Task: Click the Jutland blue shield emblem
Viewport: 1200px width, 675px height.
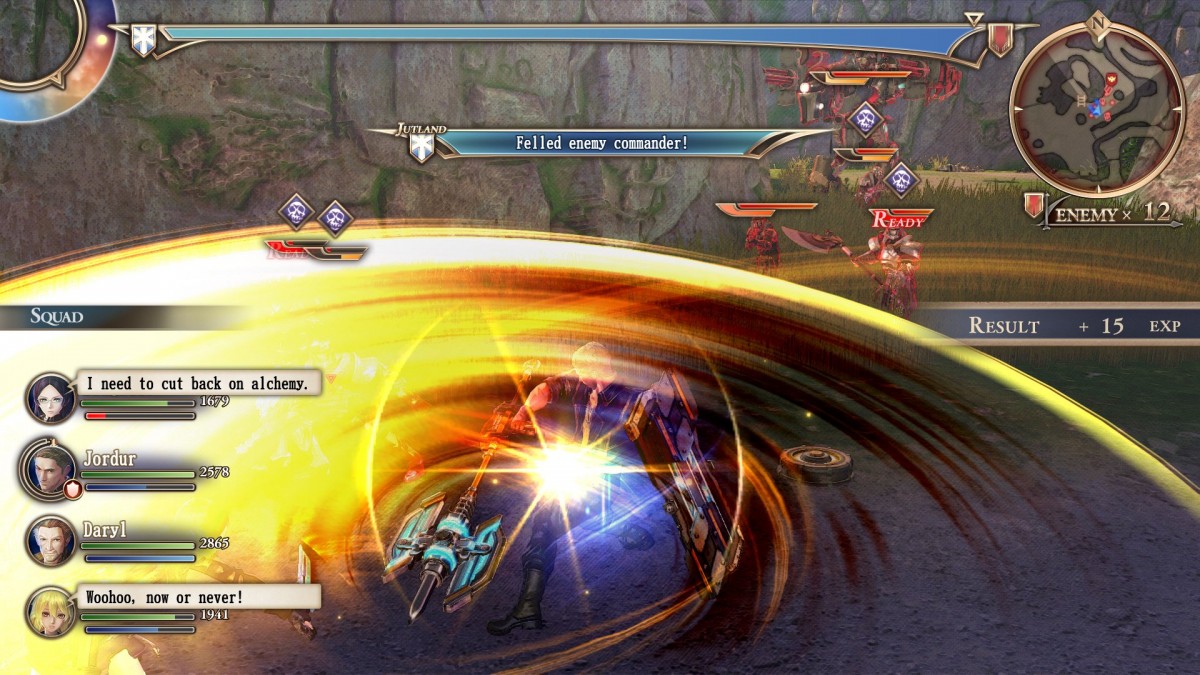Action: pos(423,147)
